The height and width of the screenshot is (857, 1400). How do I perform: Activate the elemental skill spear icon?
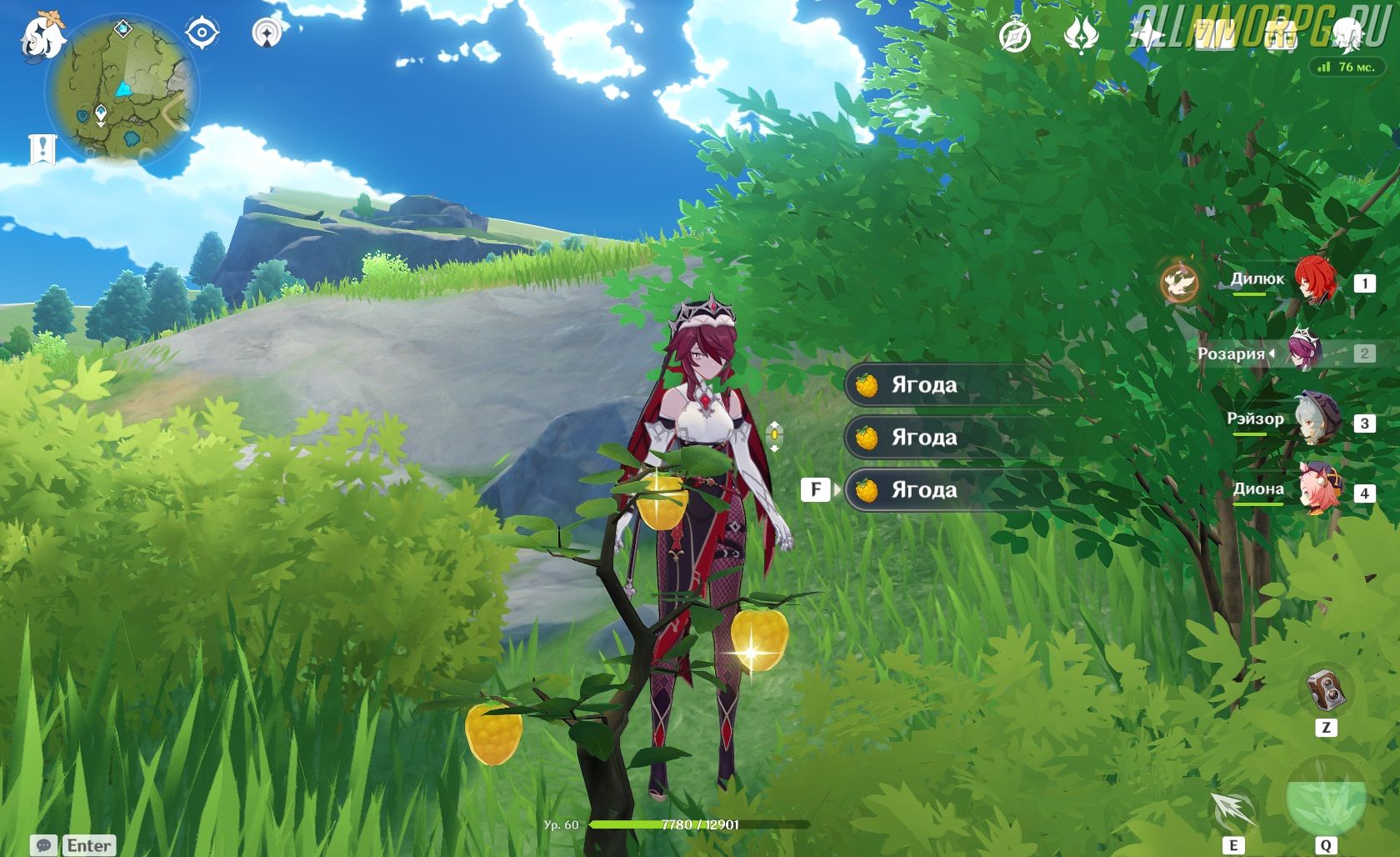1232,809
